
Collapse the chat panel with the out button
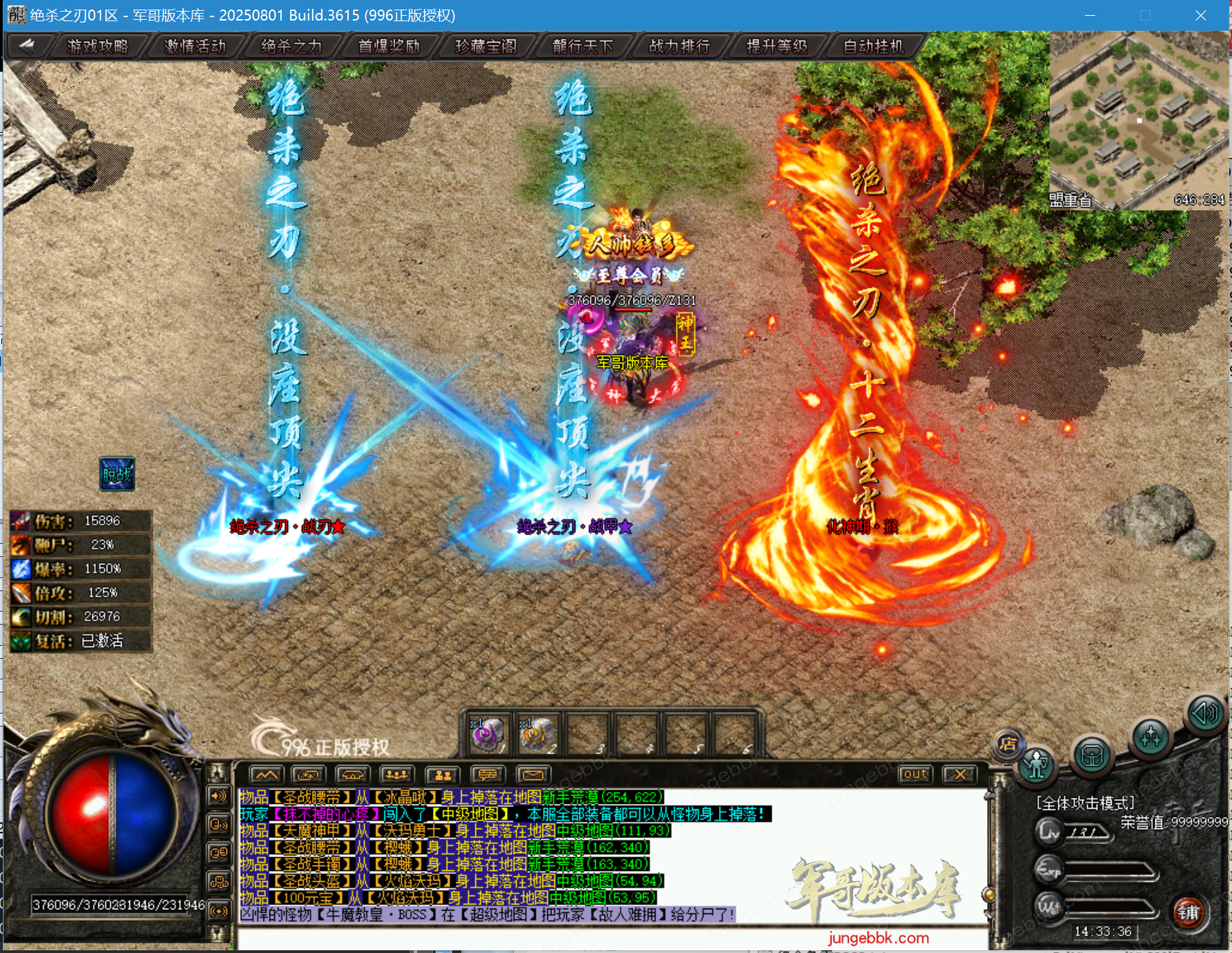coord(915,774)
